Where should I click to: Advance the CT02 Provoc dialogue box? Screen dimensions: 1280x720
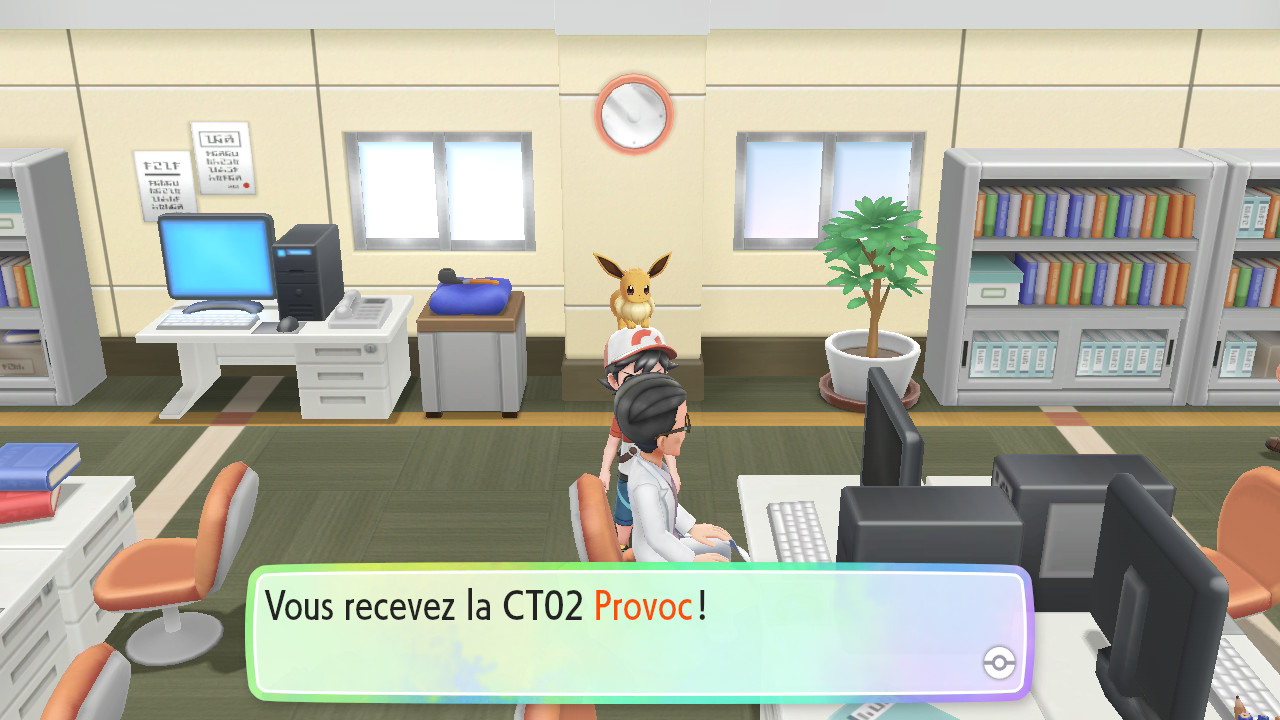638,630
